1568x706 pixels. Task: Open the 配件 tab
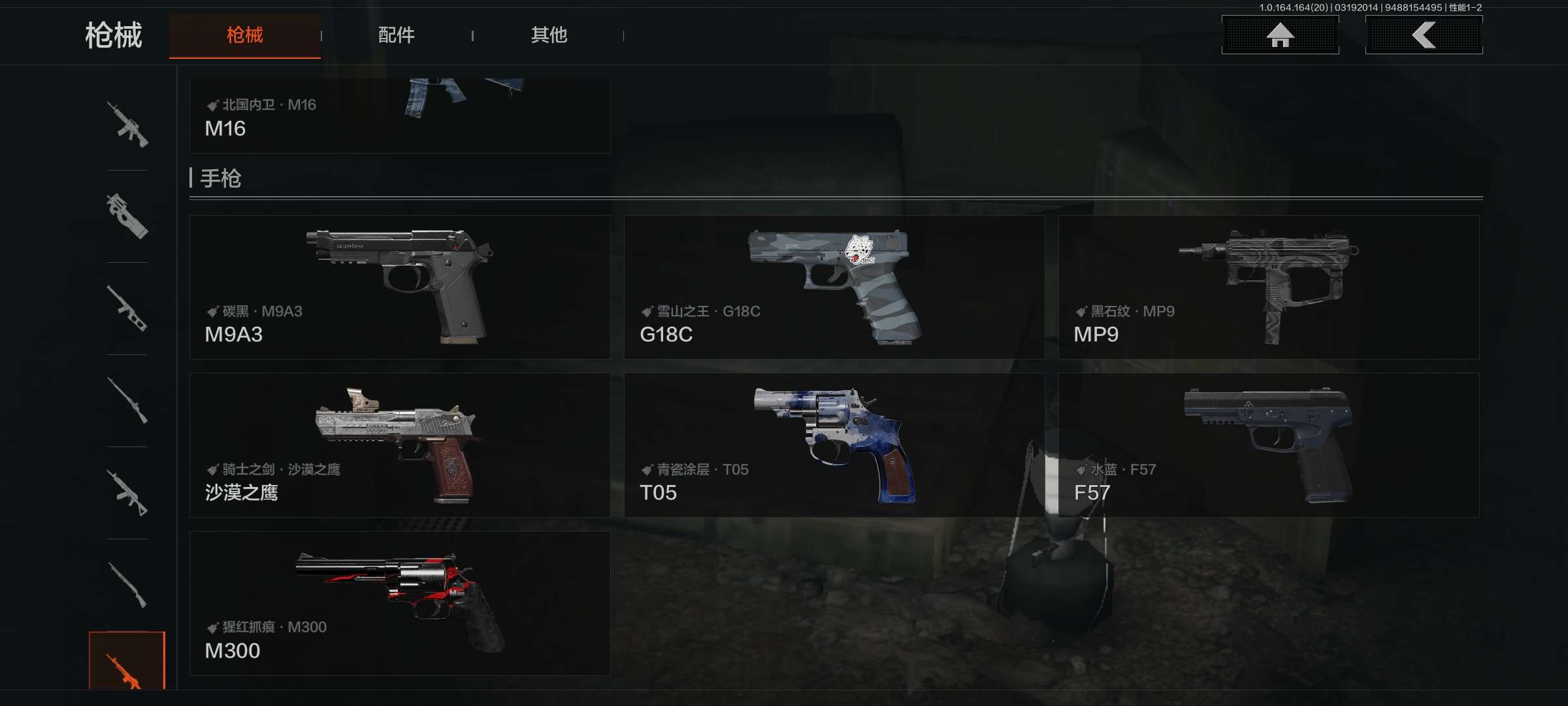[x=396, y=35]
